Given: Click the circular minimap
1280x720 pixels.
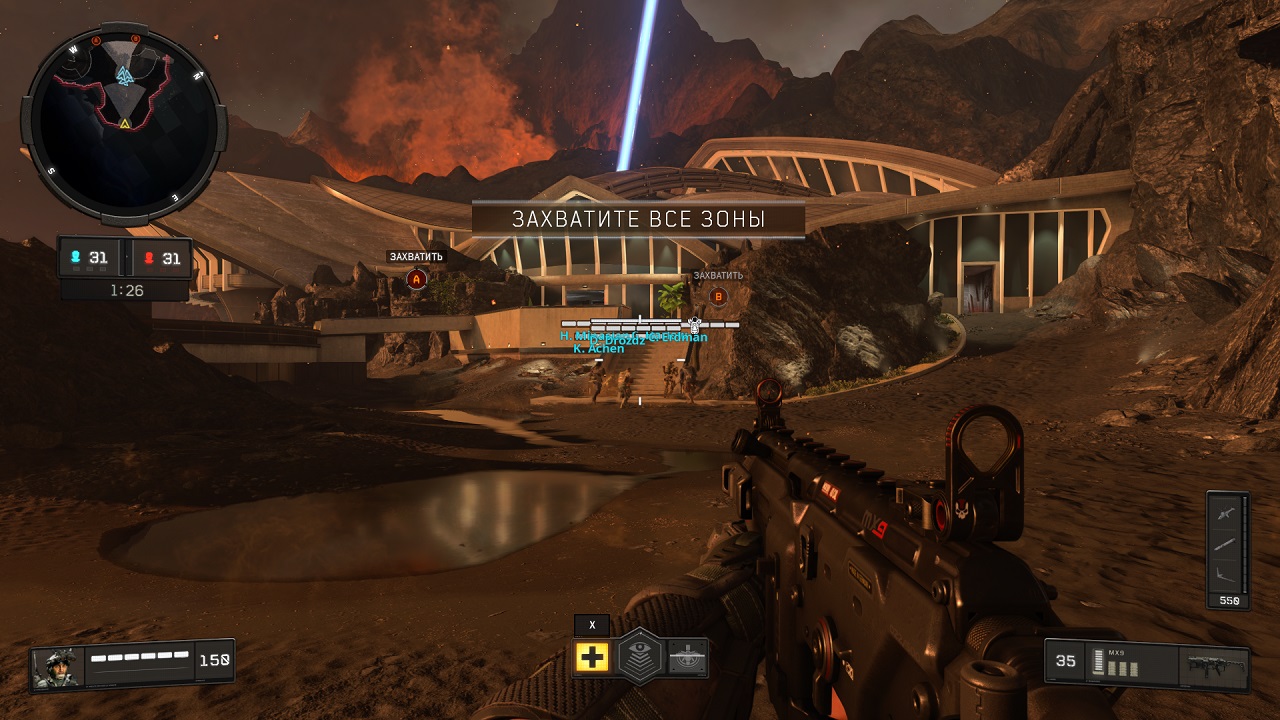Looking at the screenshot, I should click(124, 125).
